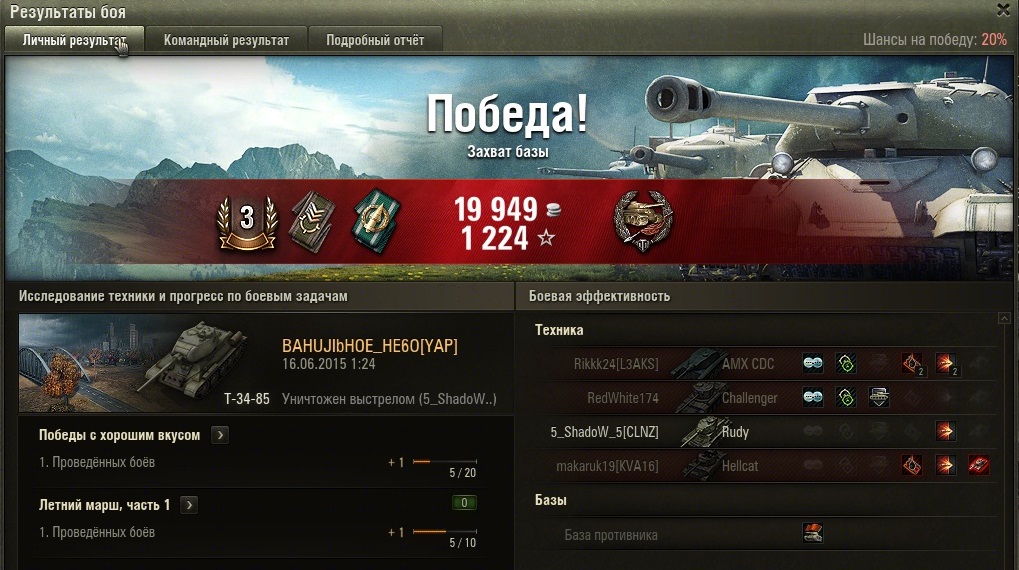Click the chevron rank achievement icon
The image size is (1019, 570).
[x=312, y=217]
